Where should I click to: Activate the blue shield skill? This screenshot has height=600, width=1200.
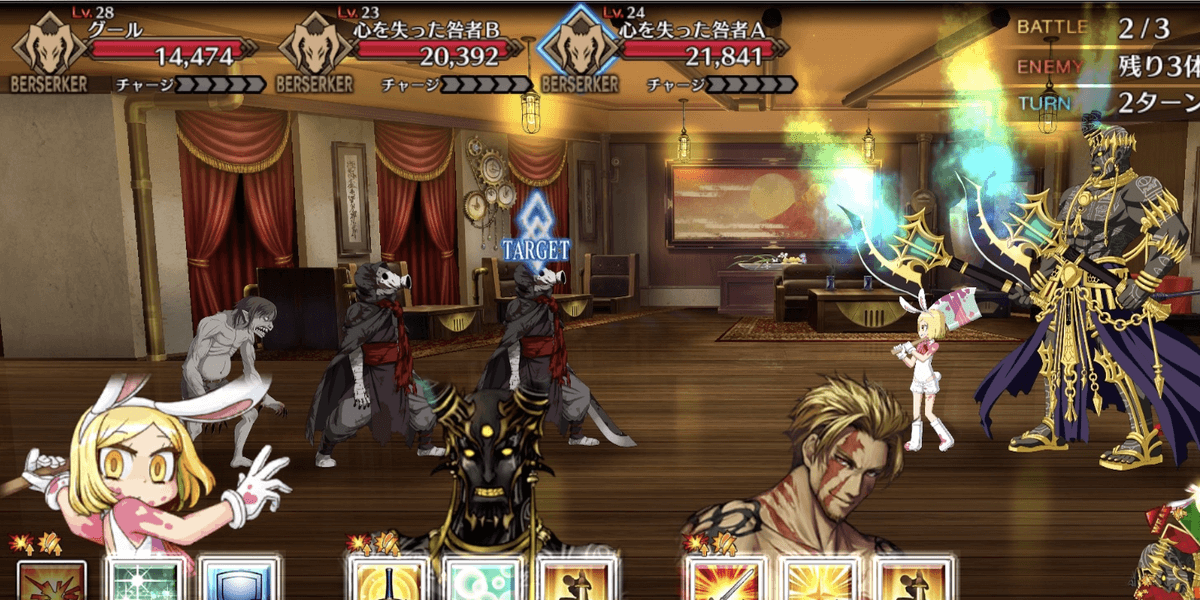pos(235,582)
